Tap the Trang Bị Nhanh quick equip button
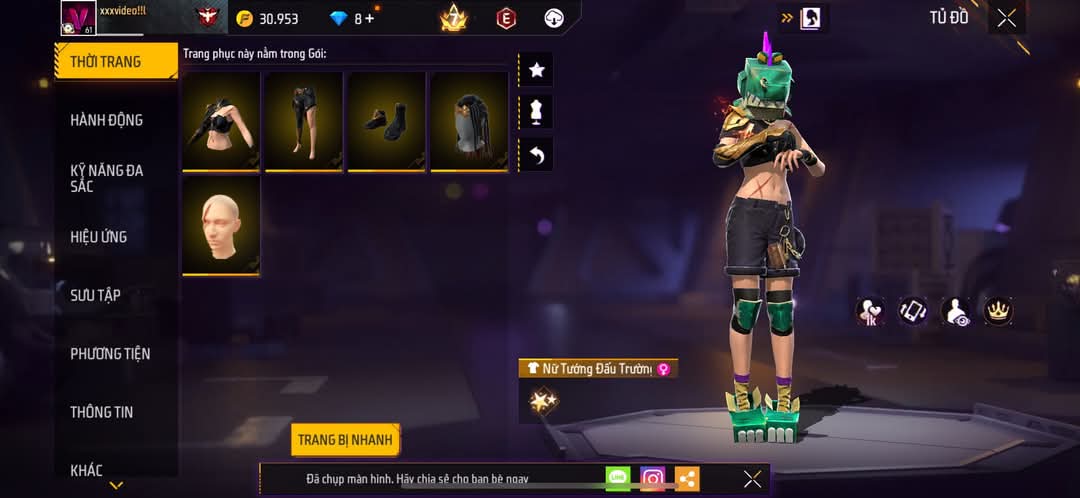Image resolution: width=1080 pixels, height=498 pixels. (346, 440)
